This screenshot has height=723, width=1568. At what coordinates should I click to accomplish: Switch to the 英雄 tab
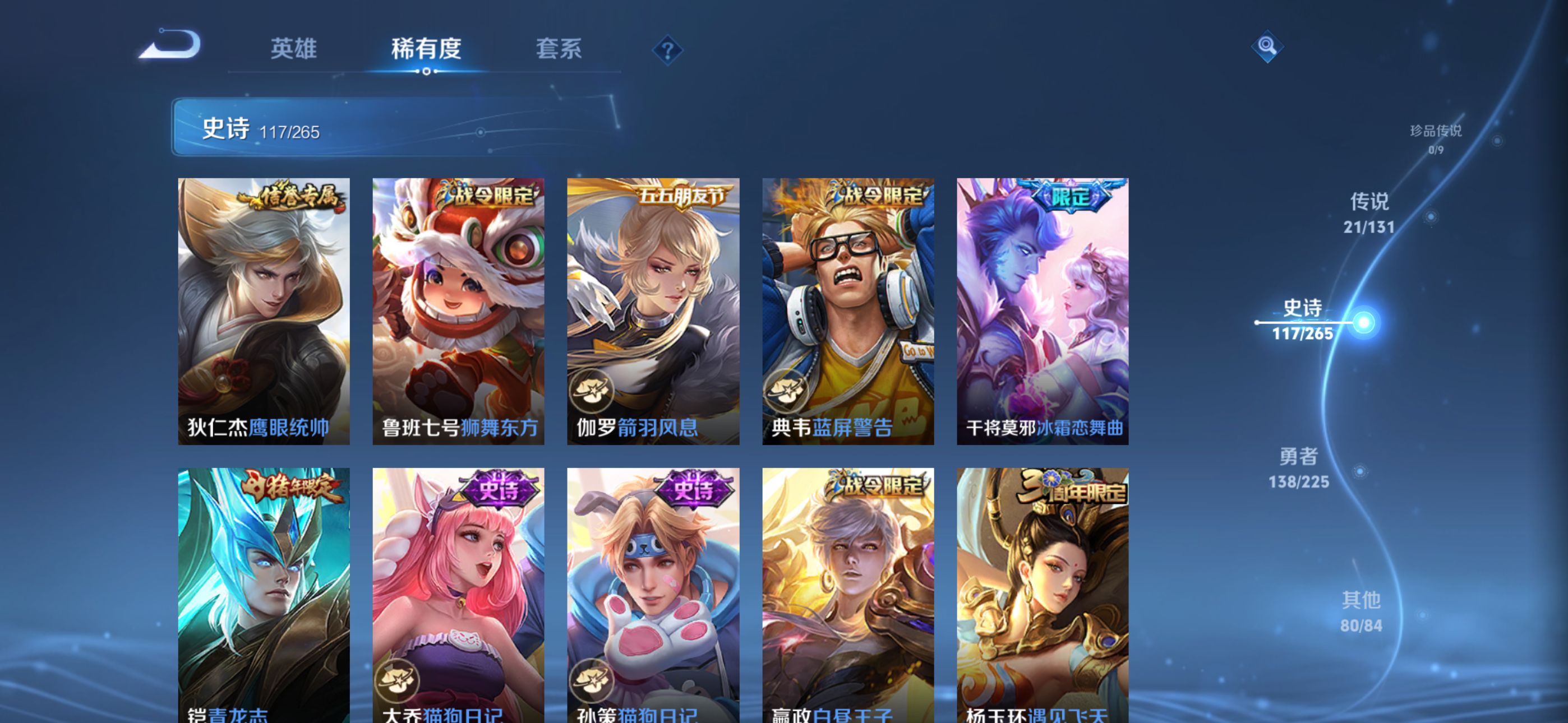(x=293, y=49)
